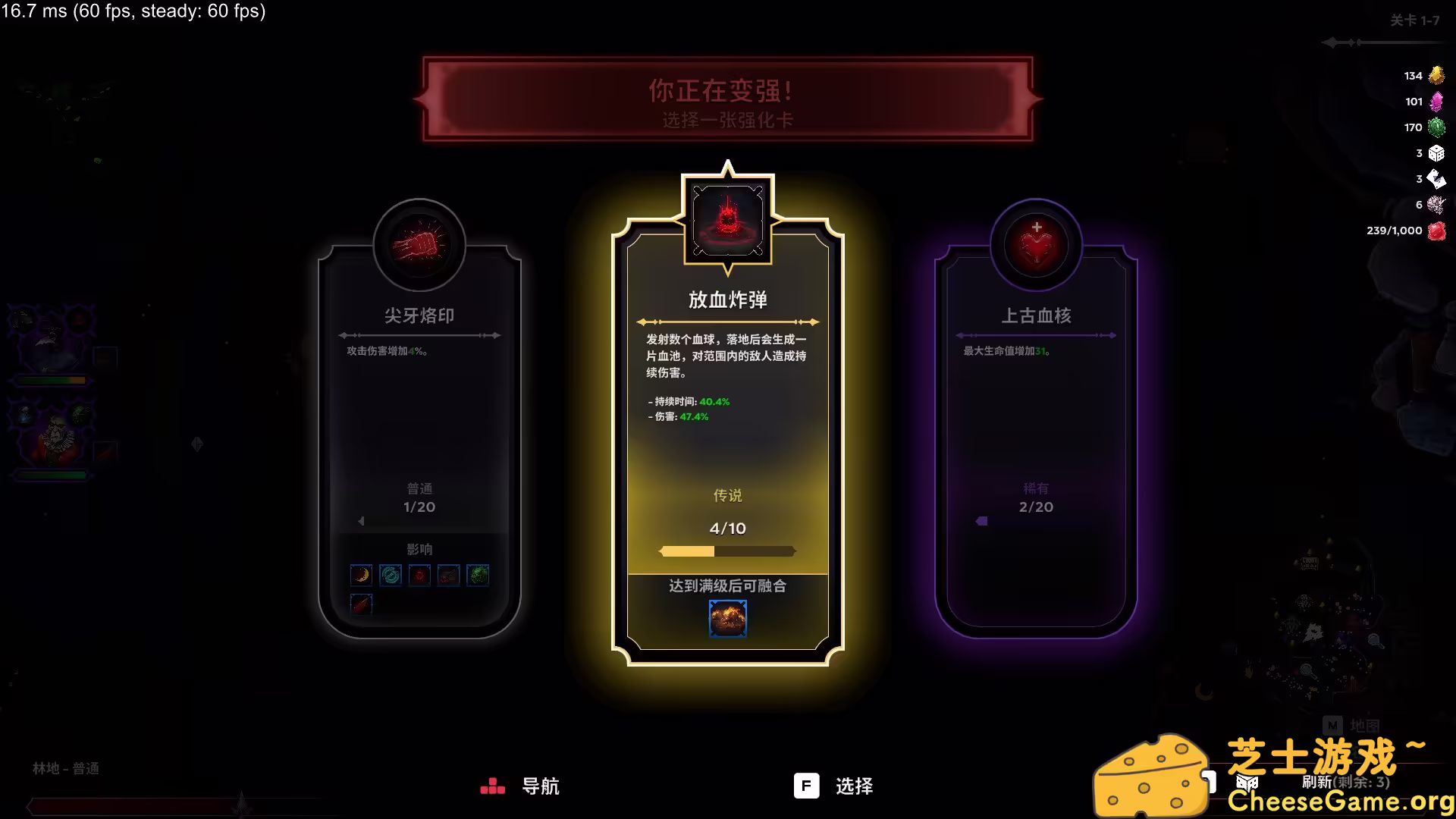This screenshot has width=1456, height=819.
Task: Click the red gem showing 239/1,000
Action: coord(1436,231)
